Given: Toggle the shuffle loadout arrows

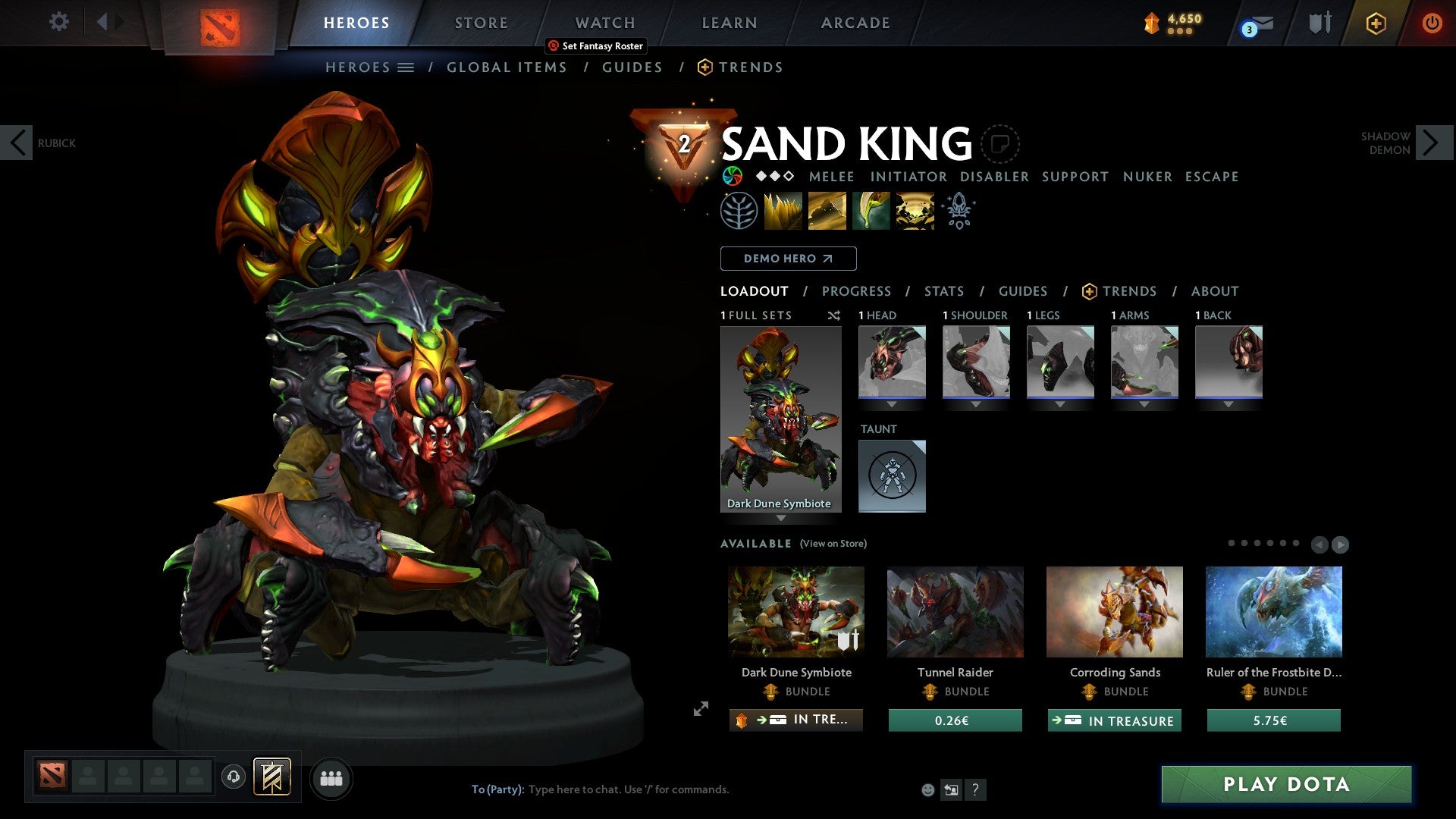Looking at the screenshot, I should pyautogui.click(x=834, y=315).
